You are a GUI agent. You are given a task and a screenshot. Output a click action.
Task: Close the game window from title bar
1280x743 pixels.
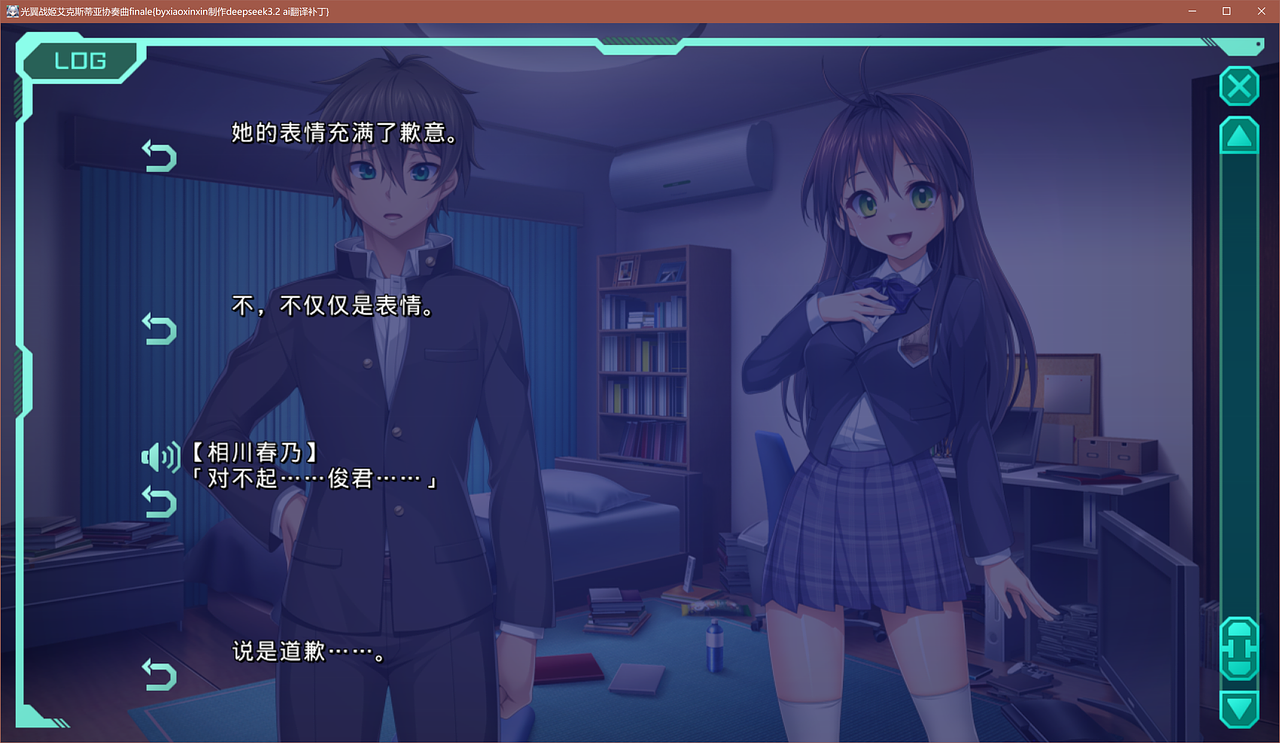1261,11
